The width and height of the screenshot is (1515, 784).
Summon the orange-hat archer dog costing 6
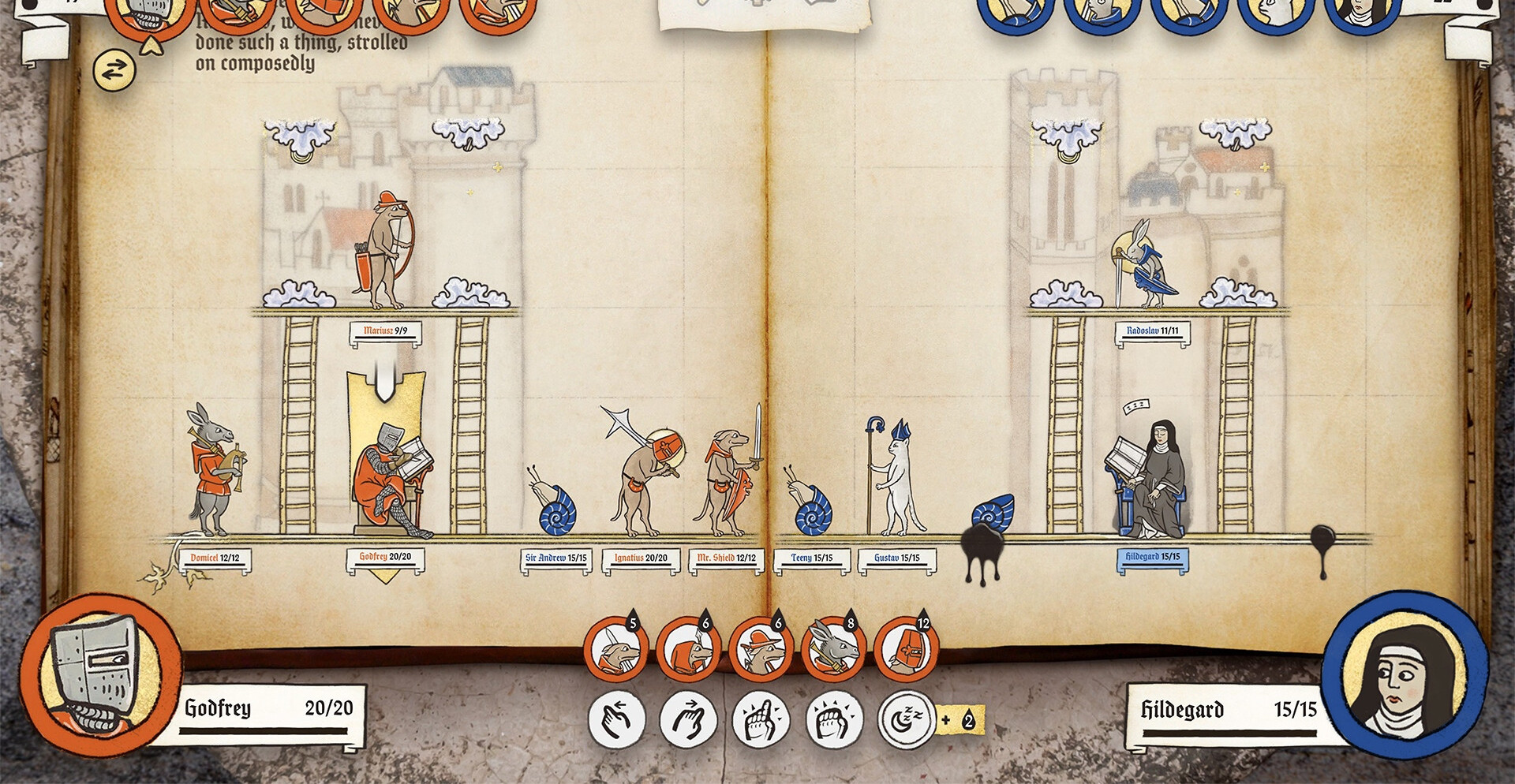point(761,650)
